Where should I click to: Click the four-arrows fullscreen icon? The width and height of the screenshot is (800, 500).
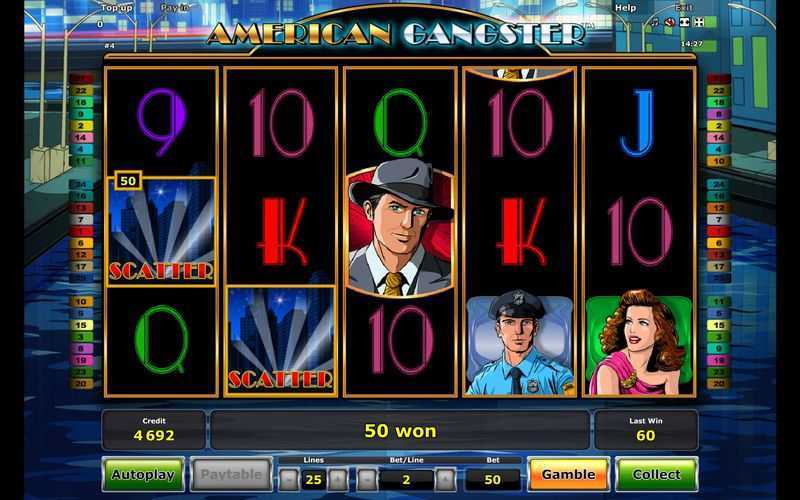pos(699,22)
